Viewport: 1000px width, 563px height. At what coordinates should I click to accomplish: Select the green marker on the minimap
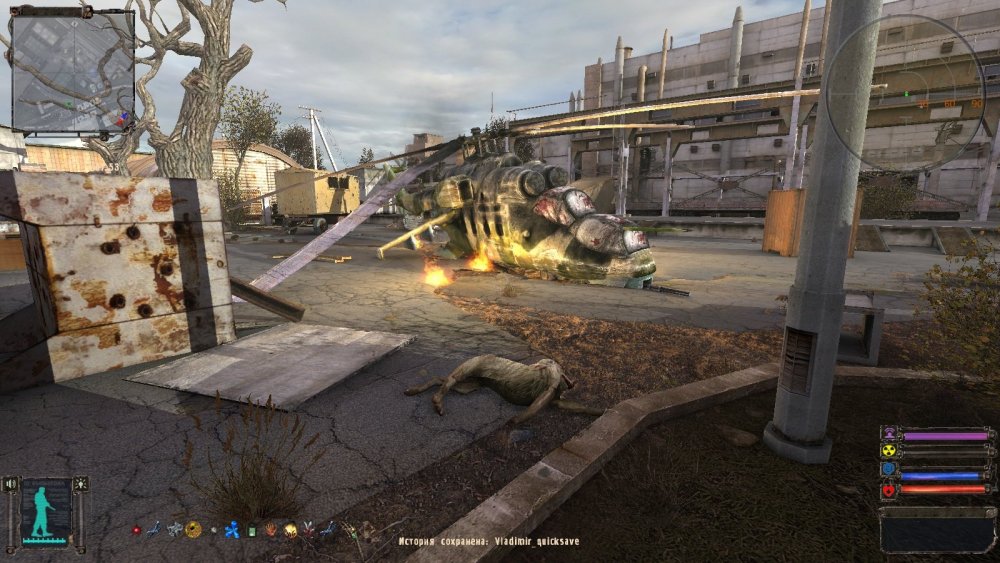coord(68,103)
